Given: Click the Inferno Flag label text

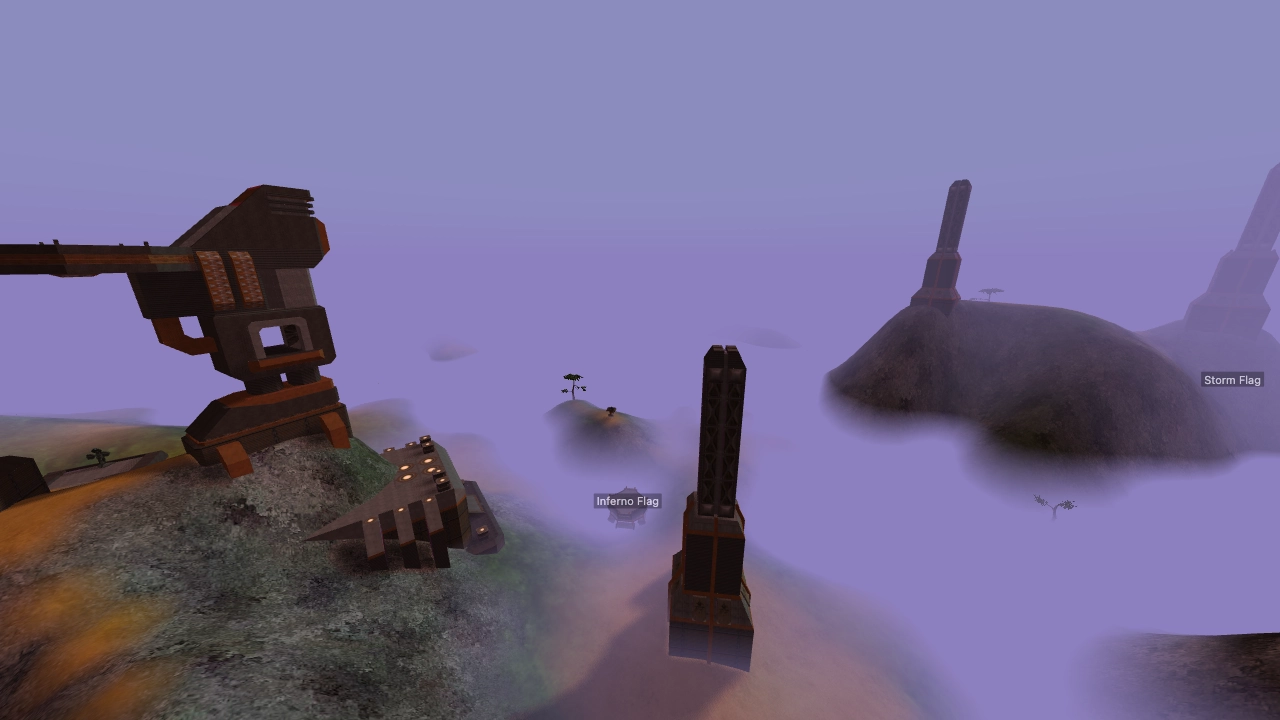Looking at the screenshot, I should pyautogui.click(x=628, y=500).
